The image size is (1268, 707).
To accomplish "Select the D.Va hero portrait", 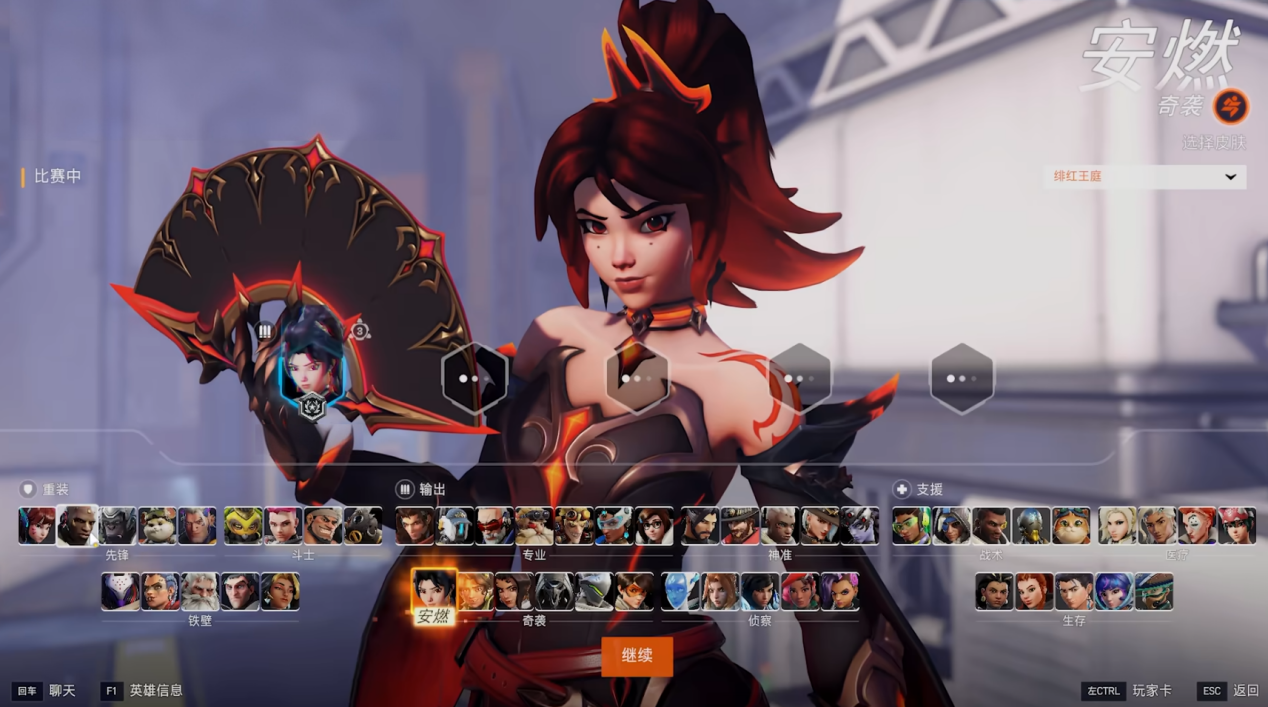I will [37, 526].
